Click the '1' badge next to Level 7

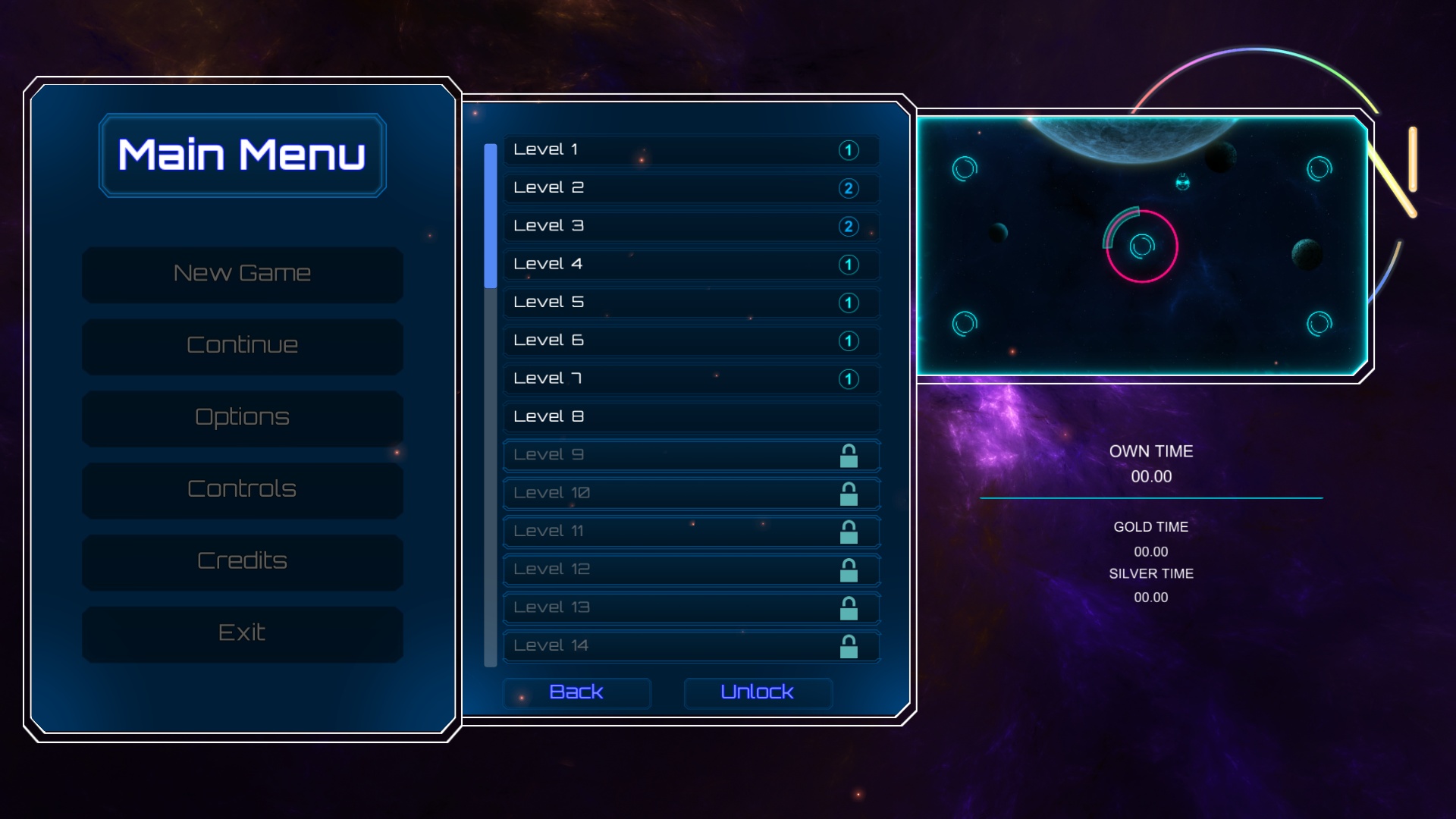pos(847,378)
